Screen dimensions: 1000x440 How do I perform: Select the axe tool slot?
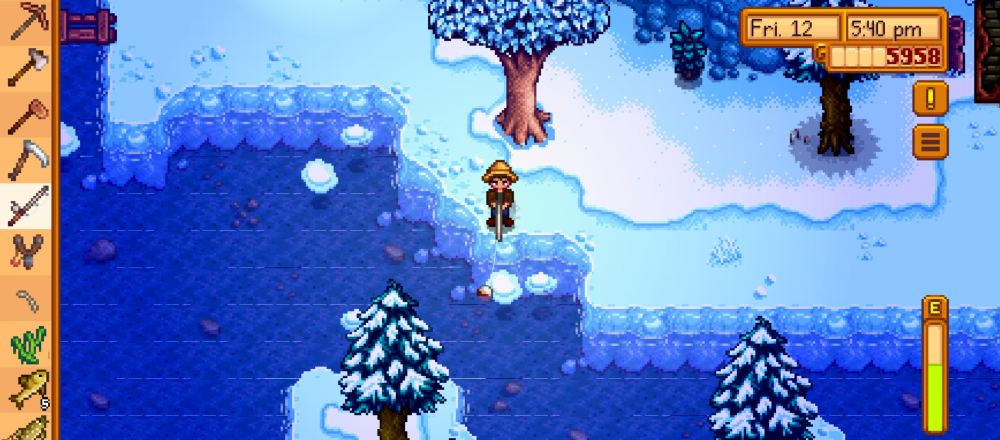(x=28, y=67)
